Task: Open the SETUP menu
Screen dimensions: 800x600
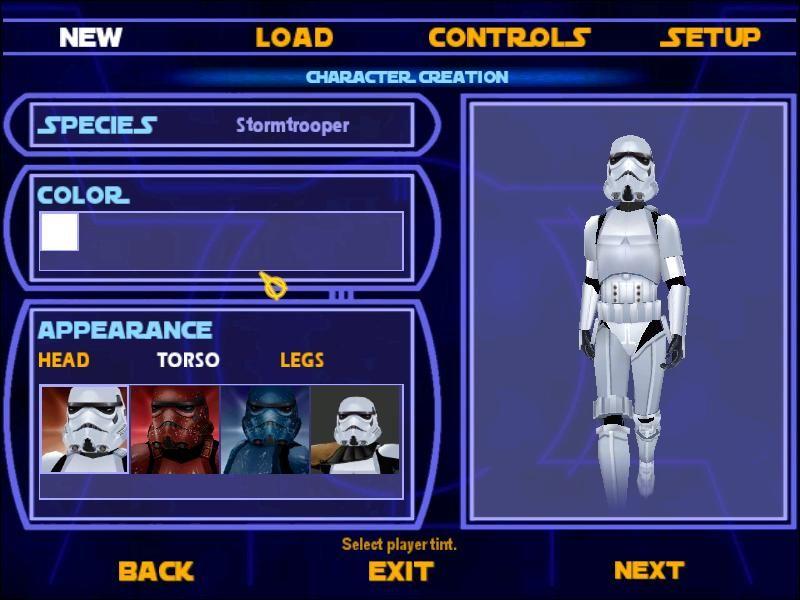Action: click(x=710, y=38)
